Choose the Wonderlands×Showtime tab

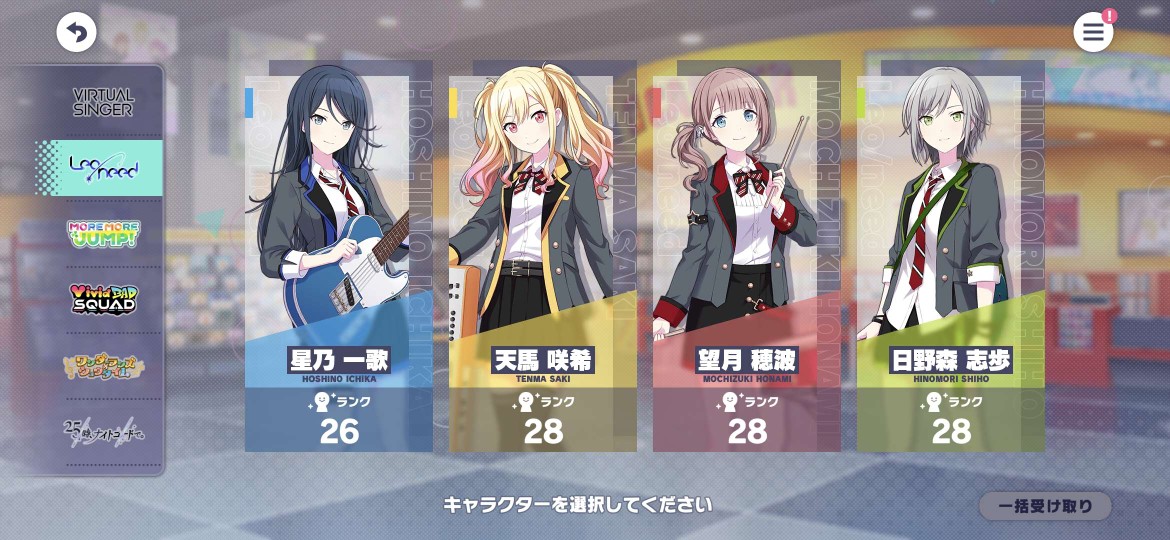[102, 366]
